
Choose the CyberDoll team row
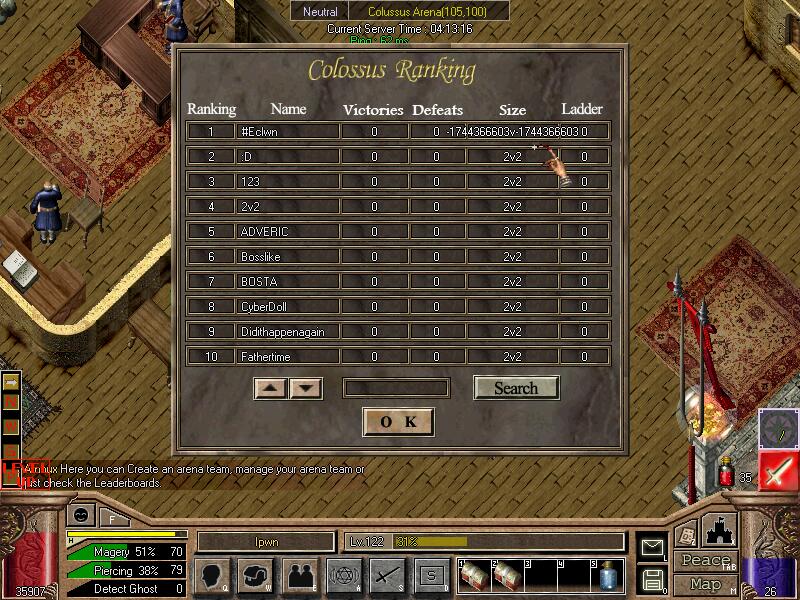(286, 307)
